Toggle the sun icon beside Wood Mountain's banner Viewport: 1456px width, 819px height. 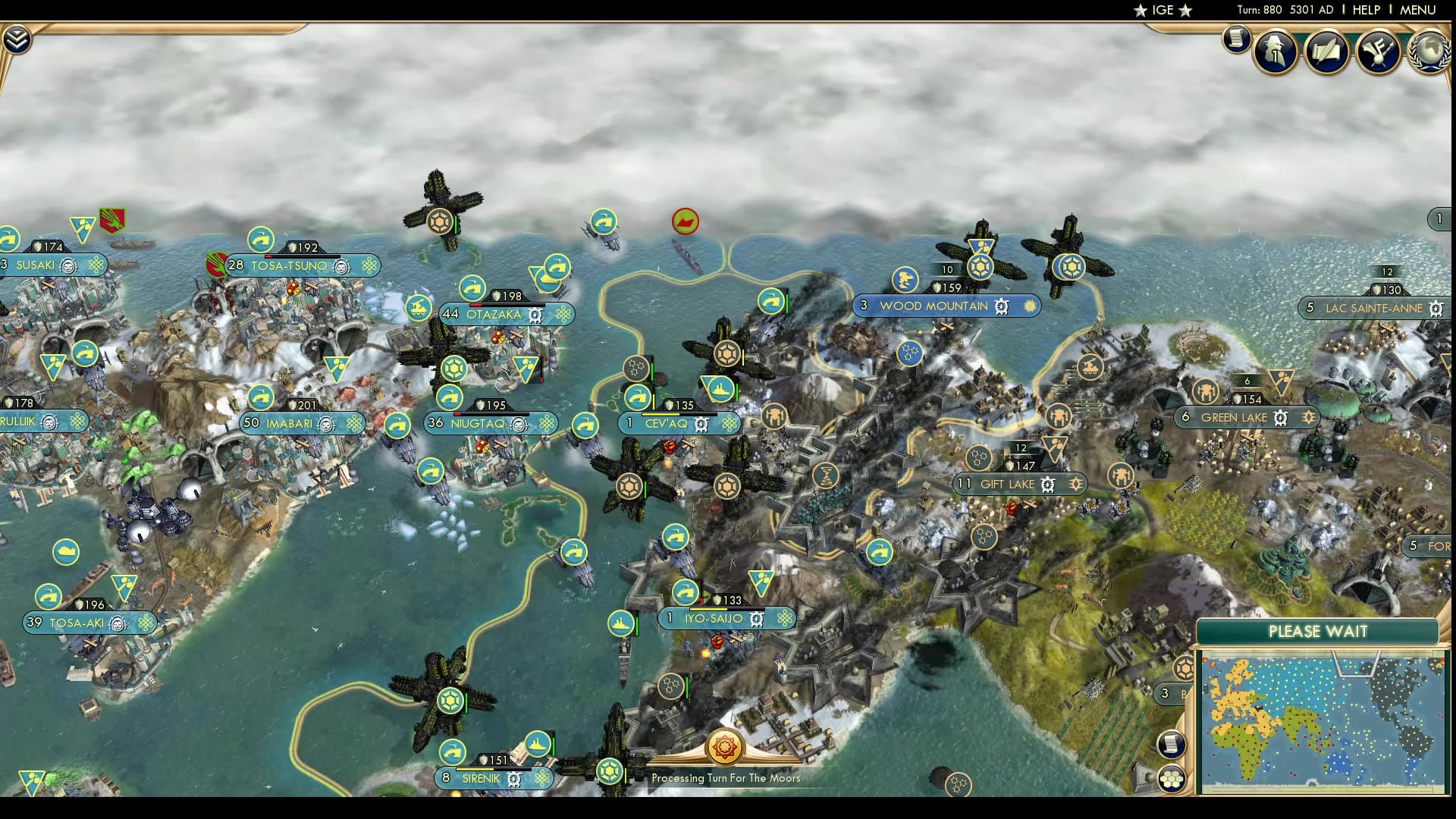(1029, 306)
